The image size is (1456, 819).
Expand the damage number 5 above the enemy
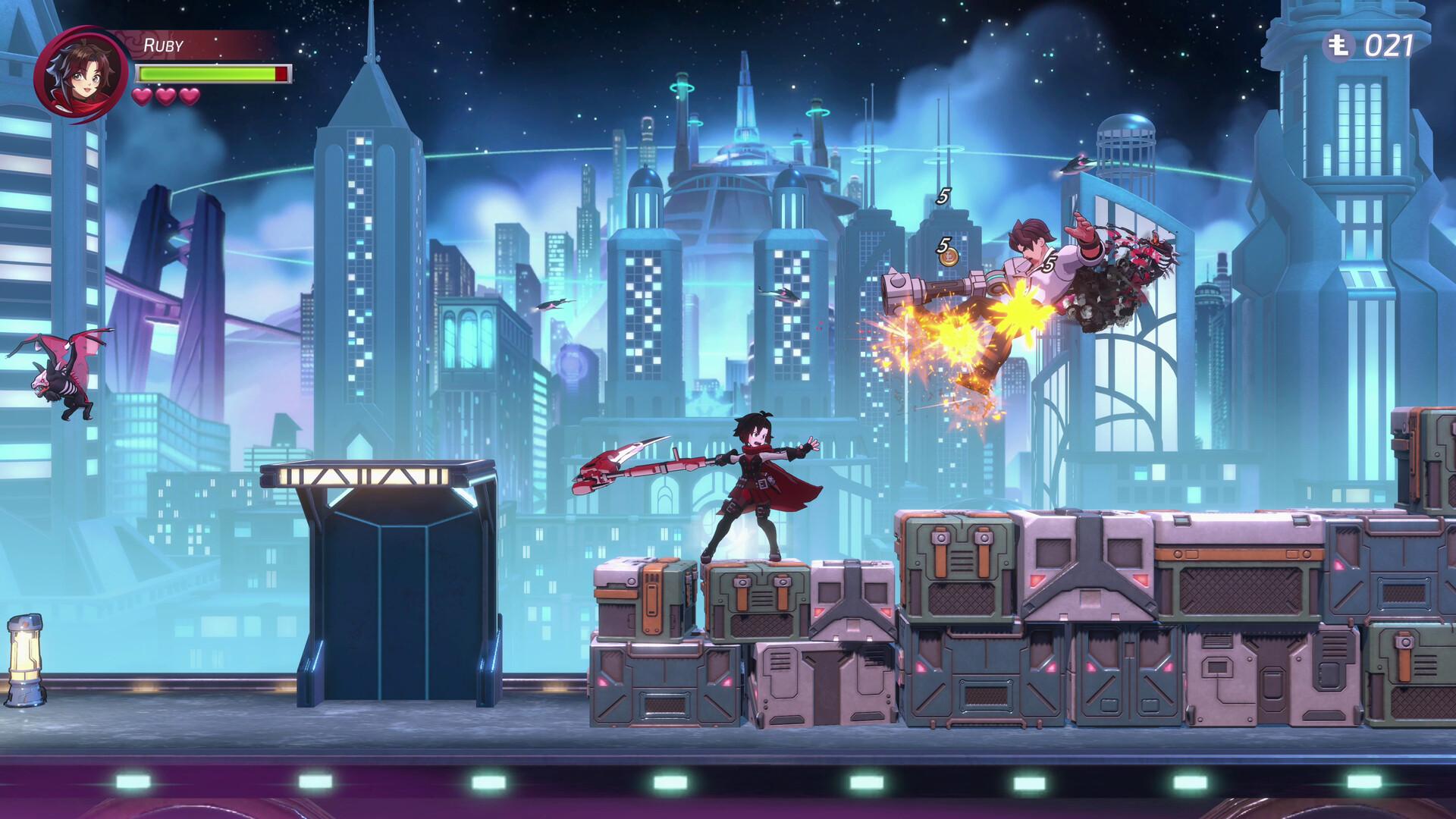[x=944, y=195]
